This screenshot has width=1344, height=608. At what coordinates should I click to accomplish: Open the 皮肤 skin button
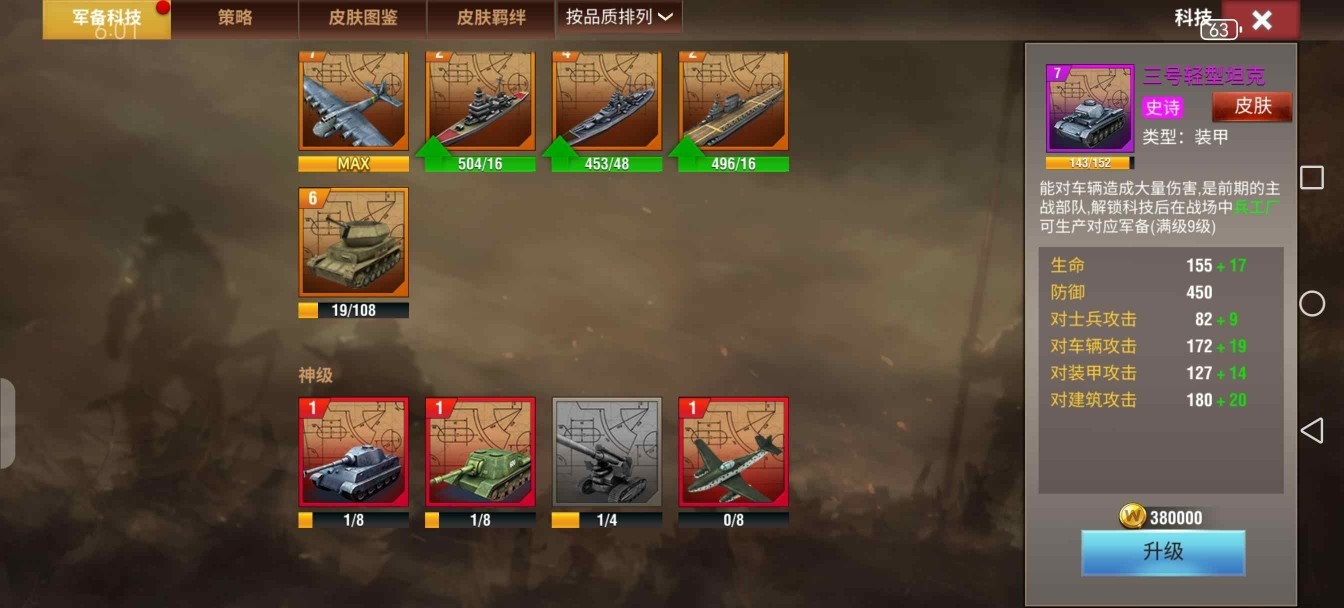(1251, 106)
